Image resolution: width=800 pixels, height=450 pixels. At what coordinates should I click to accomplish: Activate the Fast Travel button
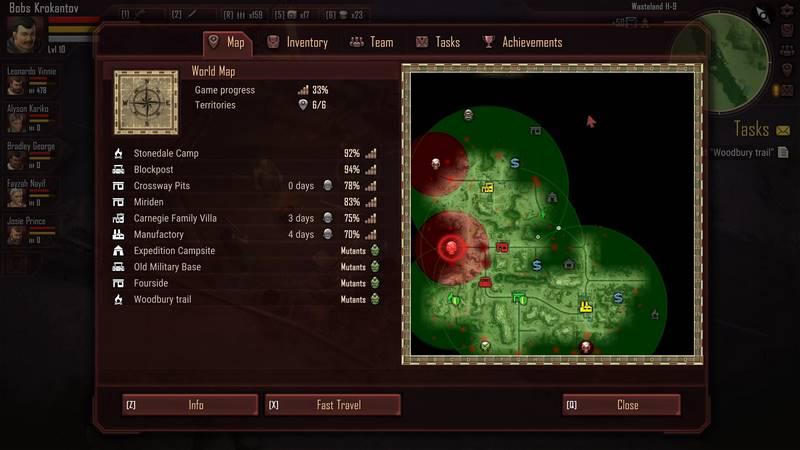(332, 405)
